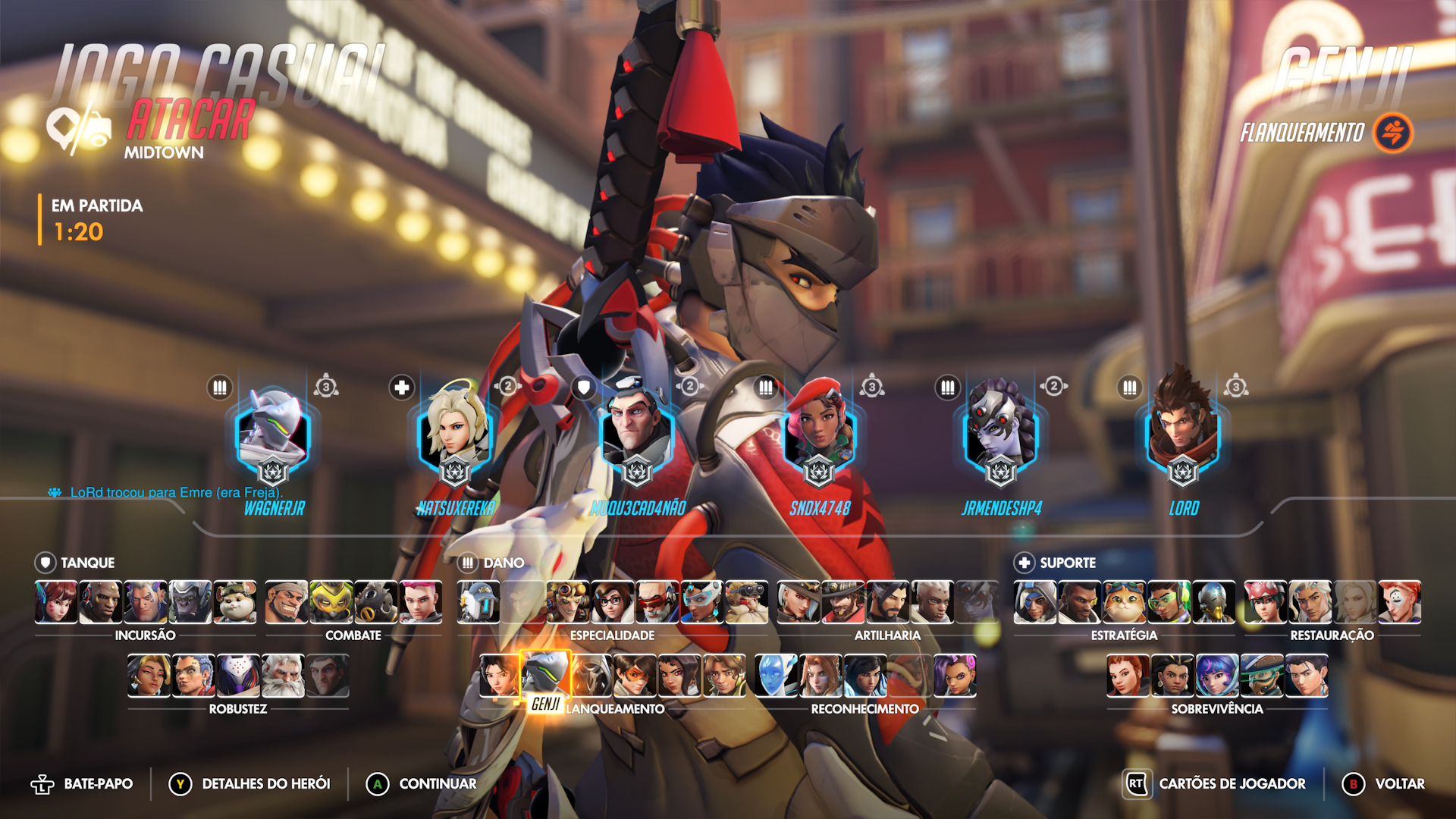Select Zenyatta the omnic monk portrait
Image resolution: width=1456 pixels, height=819 pixels.
pyautogui.click(x=1213, y=601)
